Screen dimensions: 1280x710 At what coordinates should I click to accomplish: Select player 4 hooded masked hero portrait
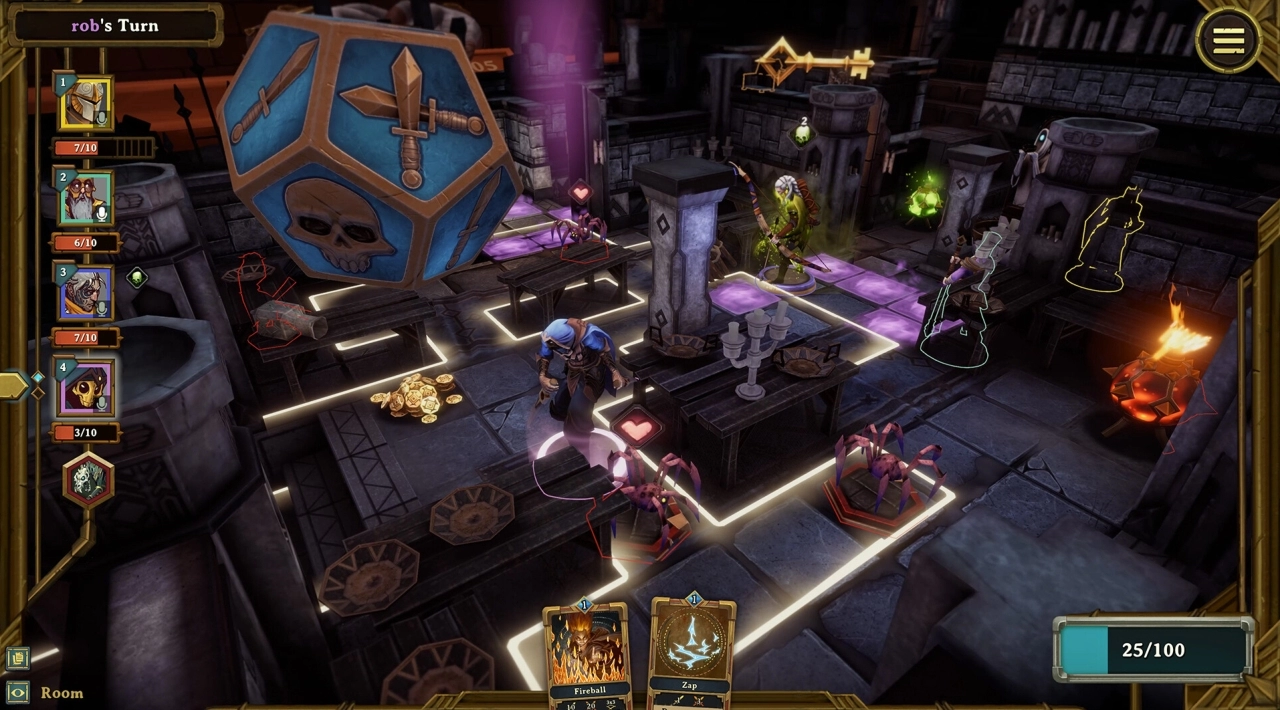click(86, 389)
